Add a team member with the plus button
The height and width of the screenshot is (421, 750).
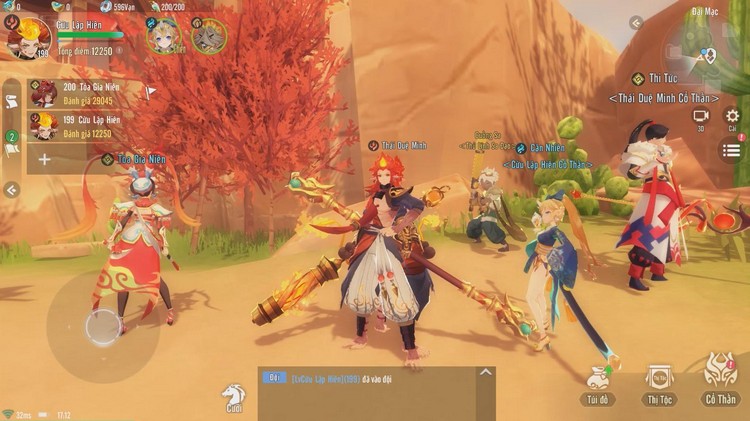(x=44, y=159)
